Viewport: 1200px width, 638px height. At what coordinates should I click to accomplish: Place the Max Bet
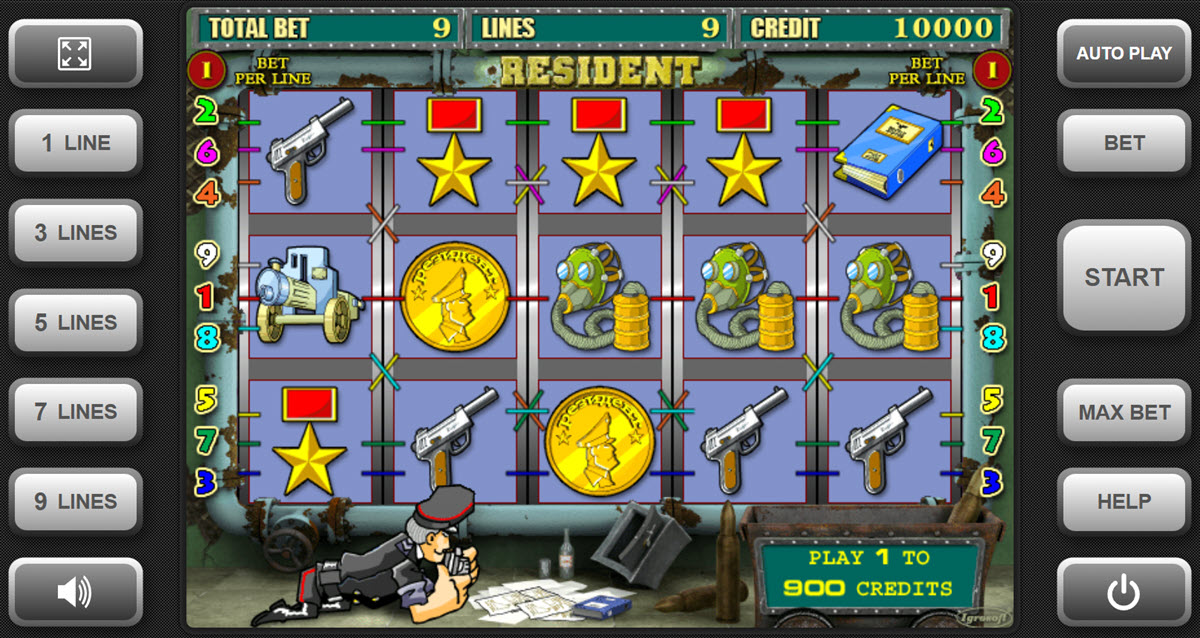[1124, 412]
